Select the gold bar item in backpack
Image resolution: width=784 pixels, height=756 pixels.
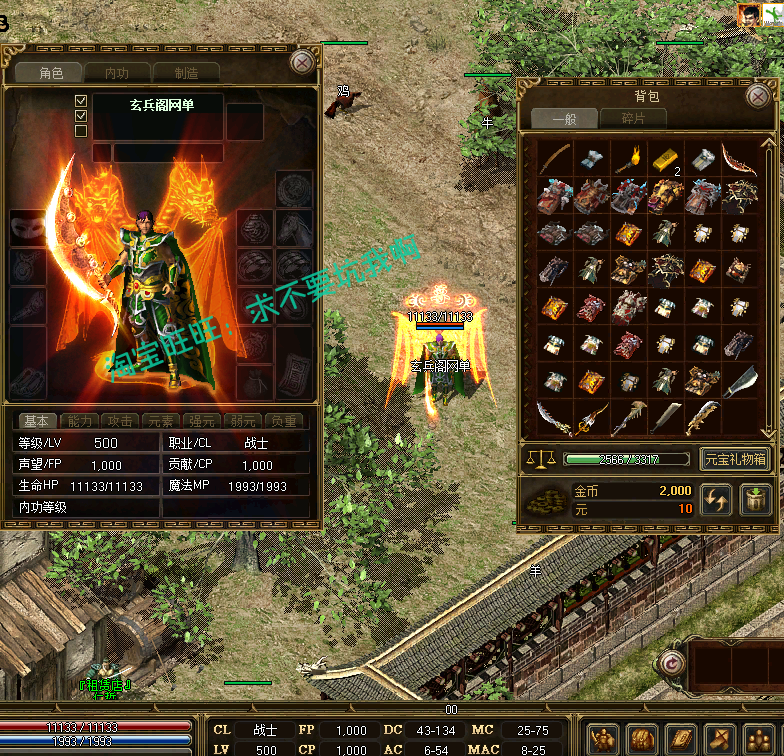(665, 159)
